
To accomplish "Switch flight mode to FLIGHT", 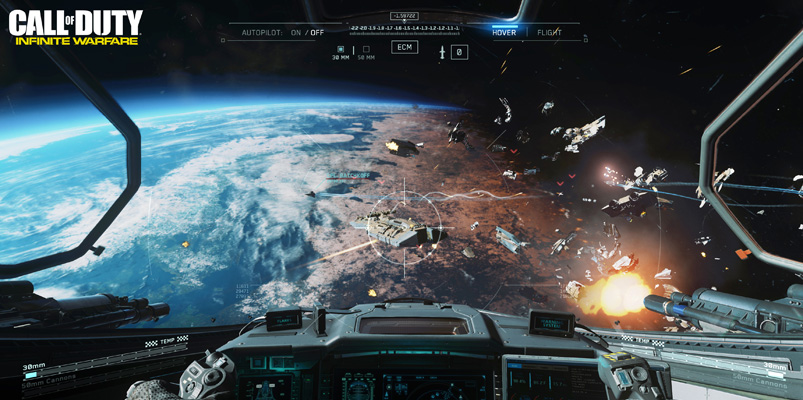I will (x=549, y=32).
